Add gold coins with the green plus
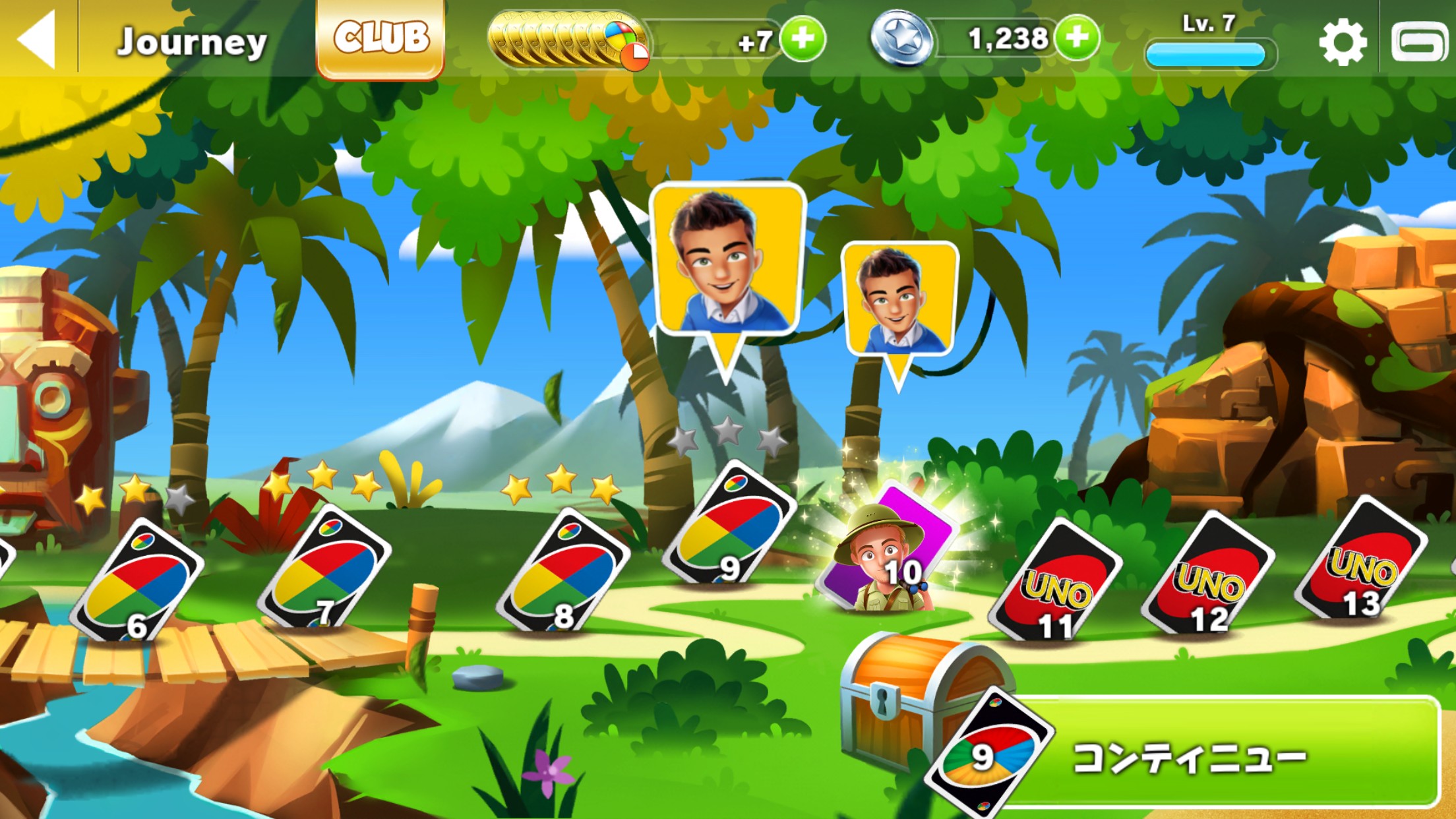This screenshot has width=1456, height=819. click(803, 39)
